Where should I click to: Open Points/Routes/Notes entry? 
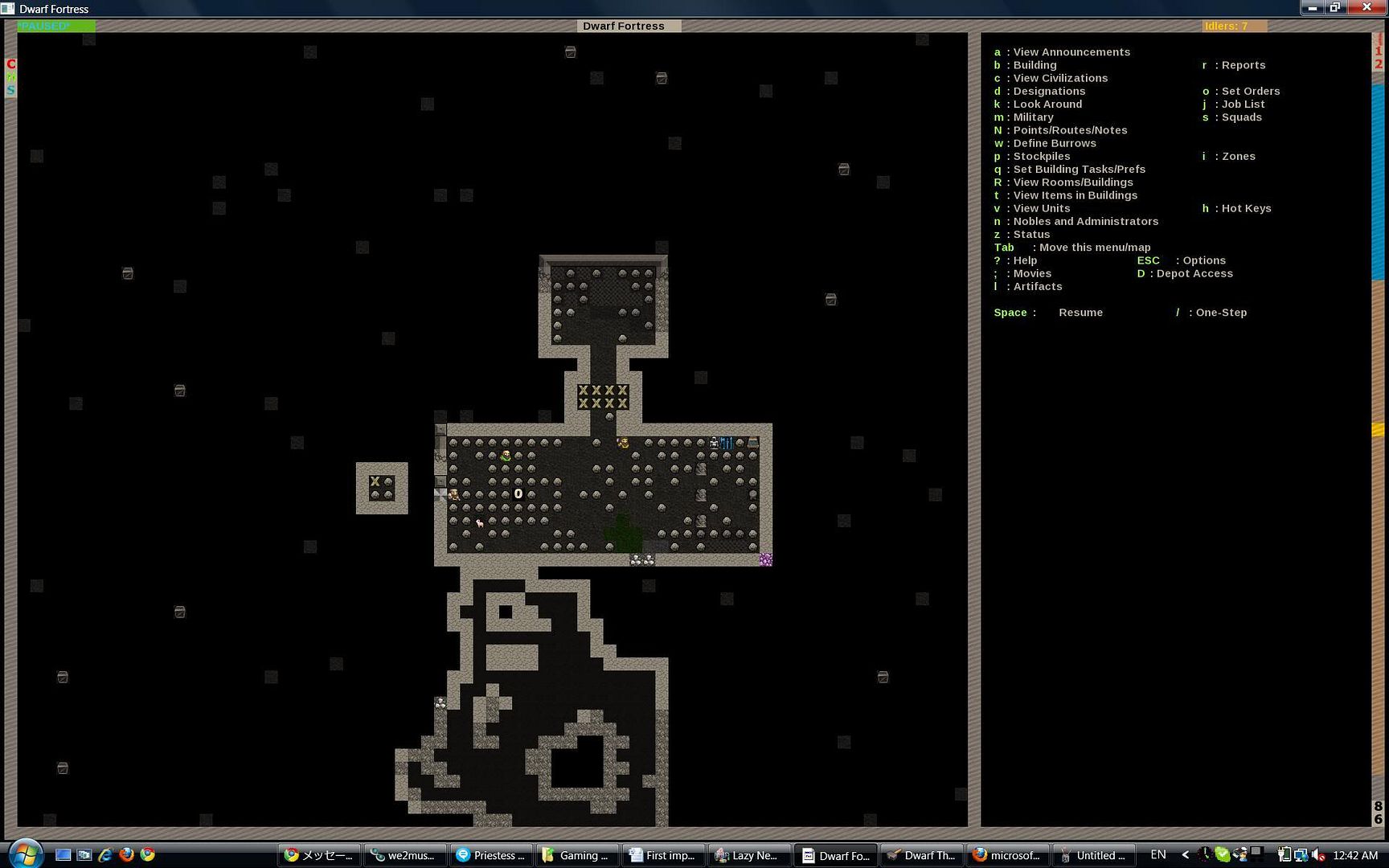[x=1069, y=130]
